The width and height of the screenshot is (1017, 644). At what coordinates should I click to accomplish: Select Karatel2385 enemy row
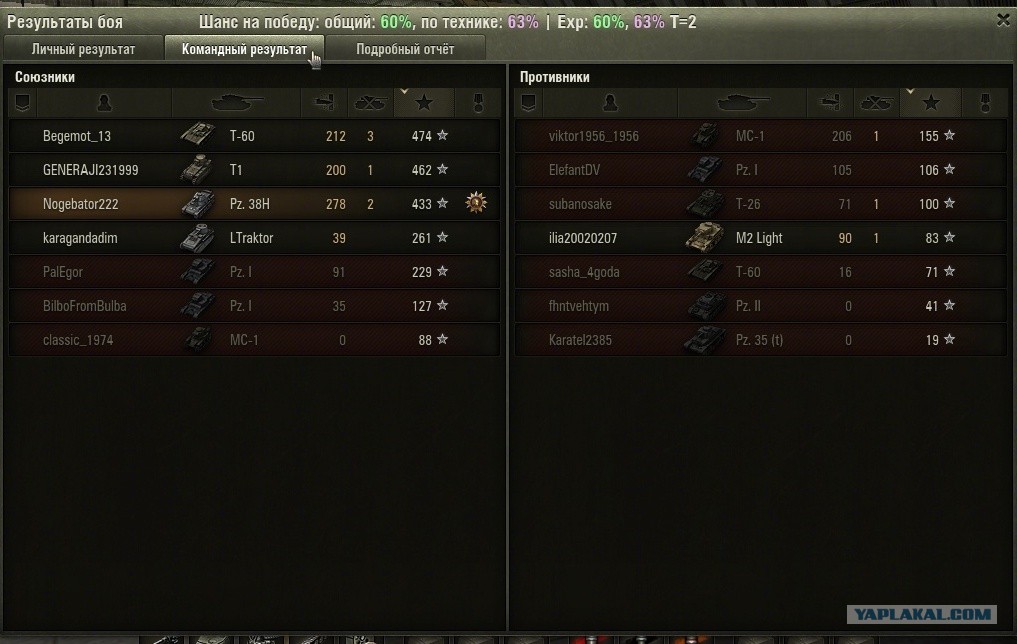(x=760, y=340)
